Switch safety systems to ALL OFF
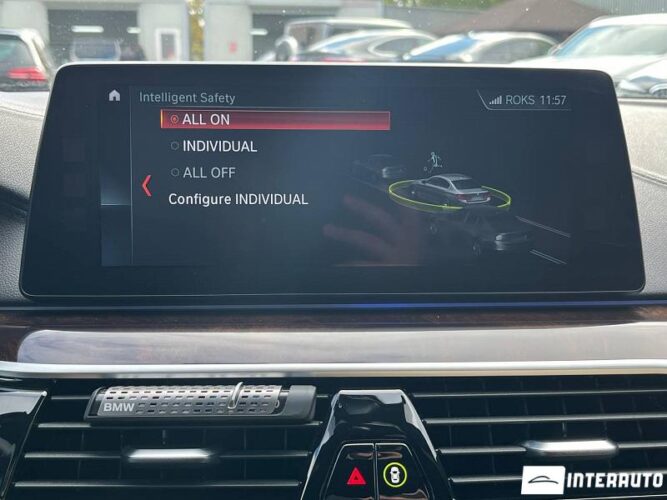This screenshot has height=500, width=667. coord(208,172)
